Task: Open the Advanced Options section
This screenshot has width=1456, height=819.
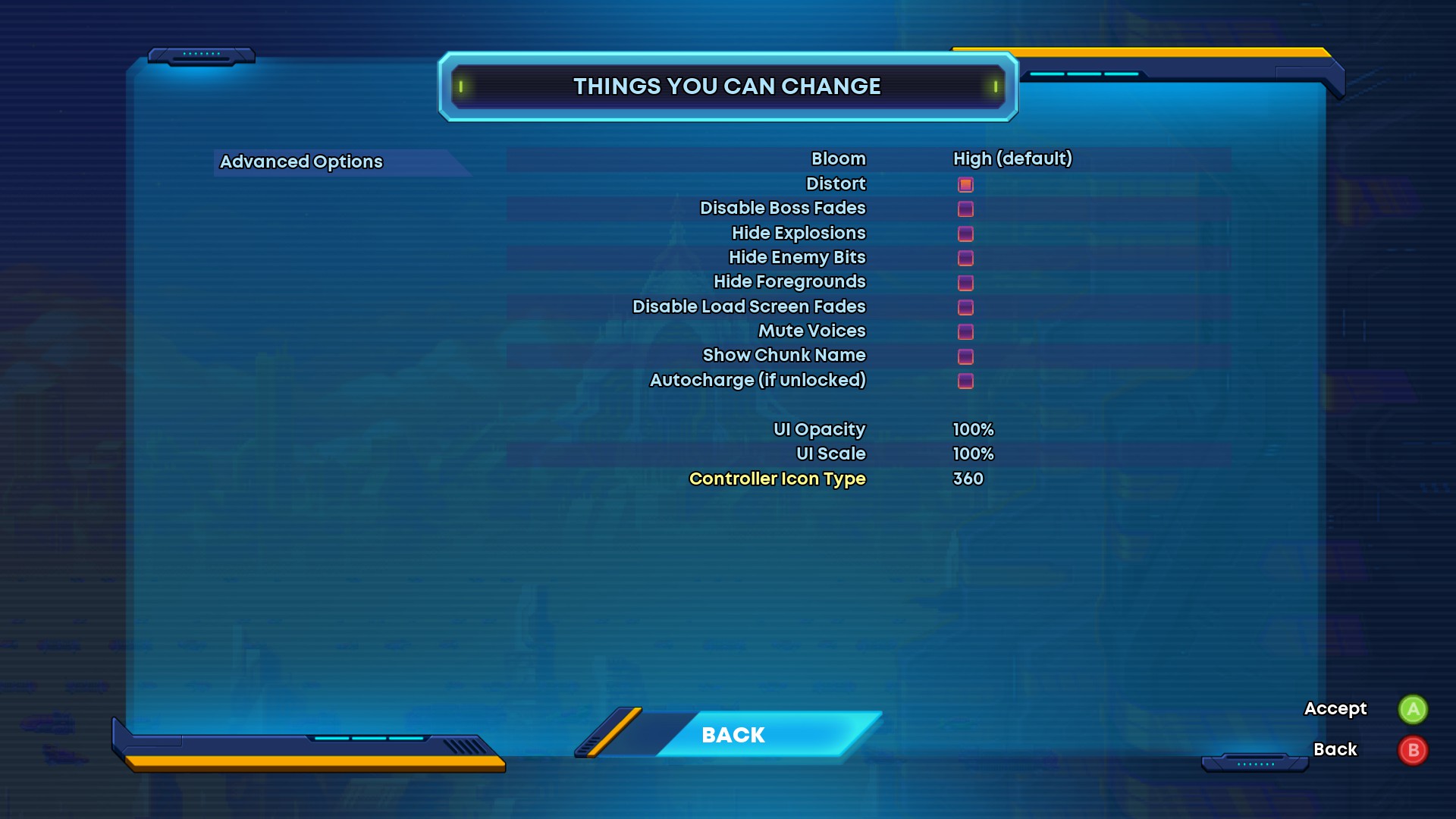Action: pos(301,162)
